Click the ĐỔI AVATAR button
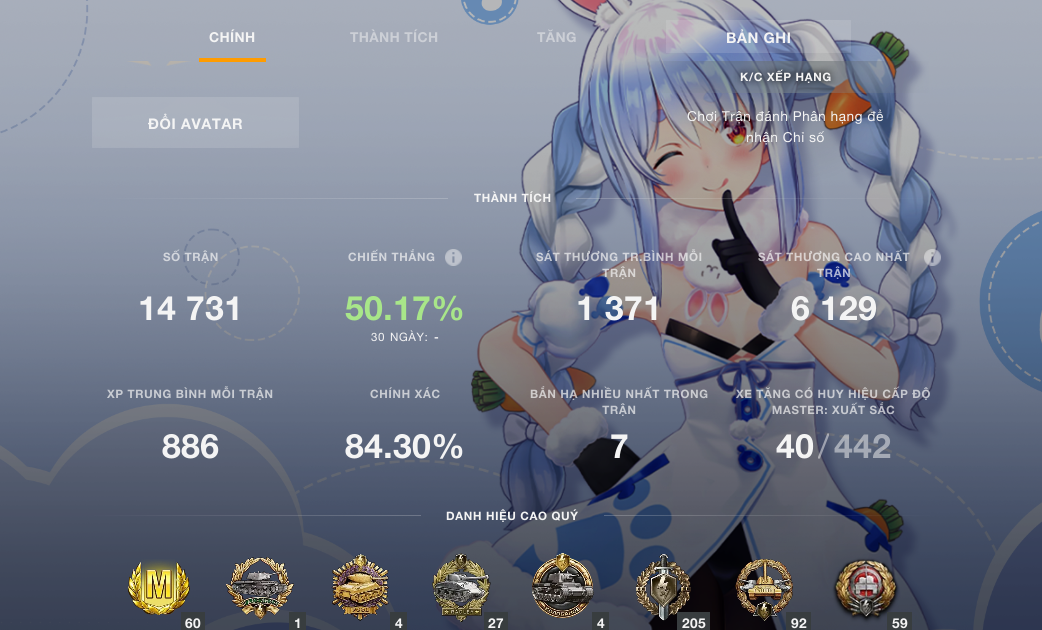Image resolution: width=1042 pixels, height=630 pixels. [195, 123]
